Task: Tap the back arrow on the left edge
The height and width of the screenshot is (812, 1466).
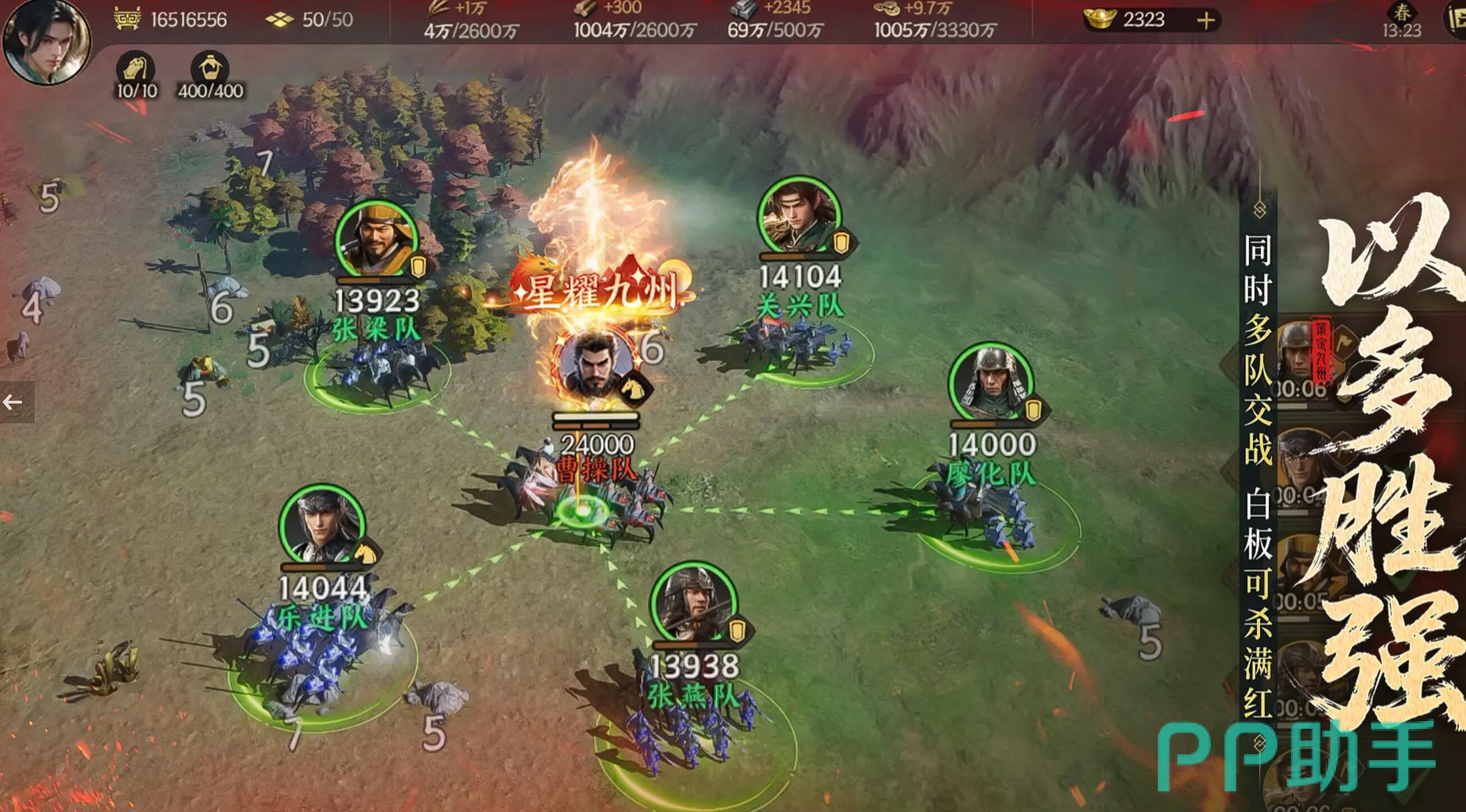Action: [x=13, y=403]
